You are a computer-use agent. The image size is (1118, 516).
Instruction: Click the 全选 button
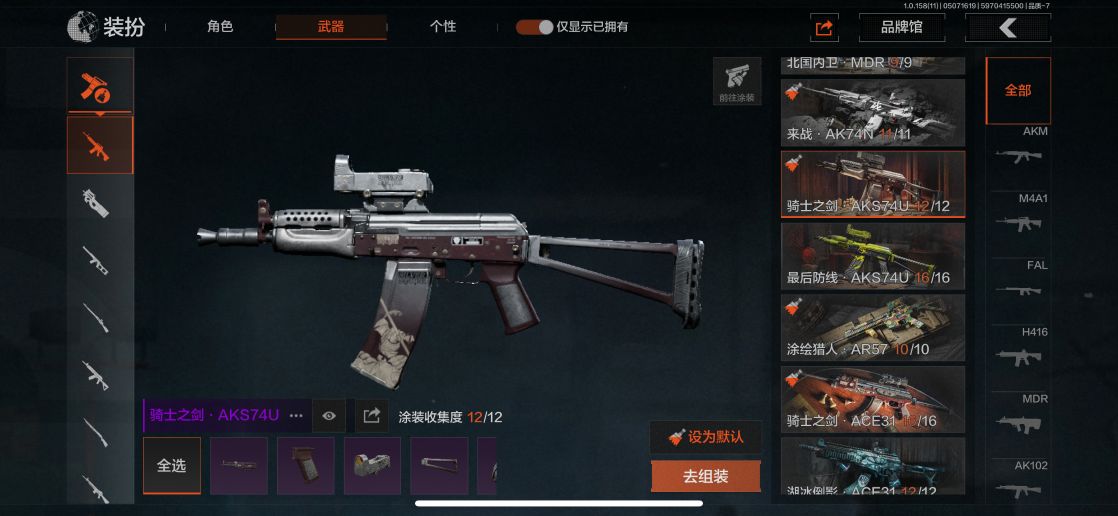tap(172, 466)
